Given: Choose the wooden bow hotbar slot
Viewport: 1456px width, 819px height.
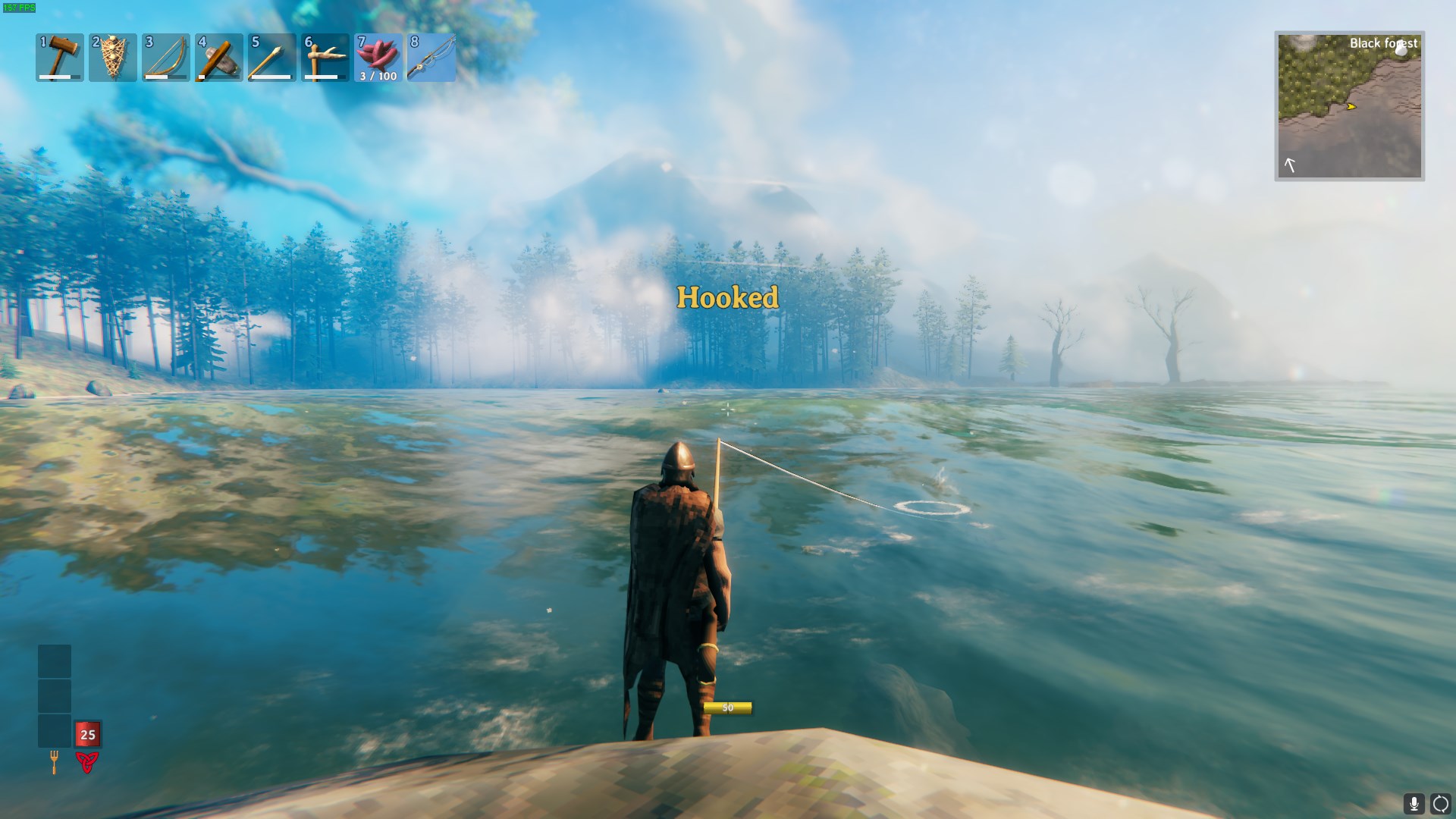Looking at the screenshot, I should coord(166,57).
